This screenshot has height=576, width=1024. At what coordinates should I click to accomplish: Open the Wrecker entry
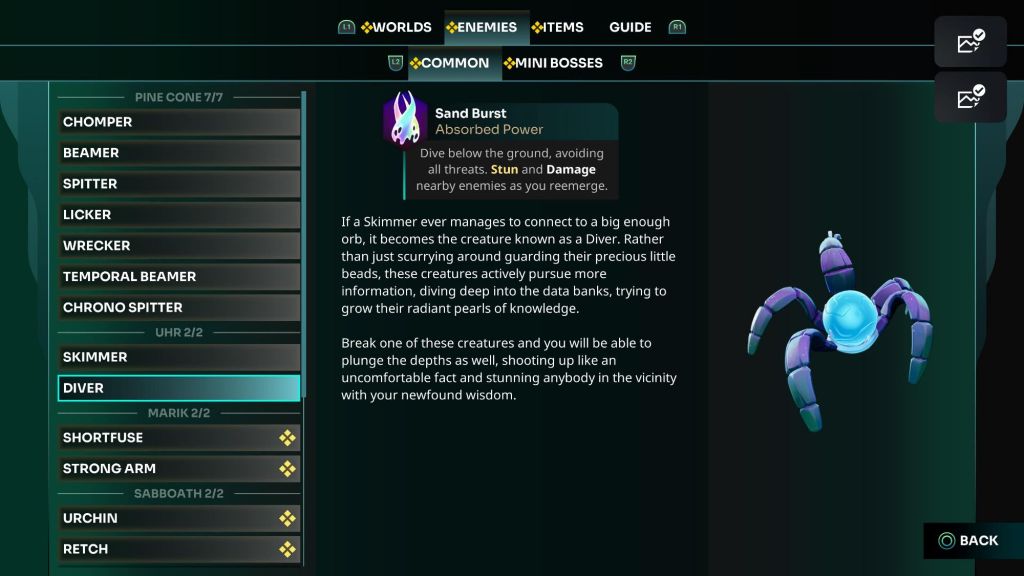click(x=179, y=246)
